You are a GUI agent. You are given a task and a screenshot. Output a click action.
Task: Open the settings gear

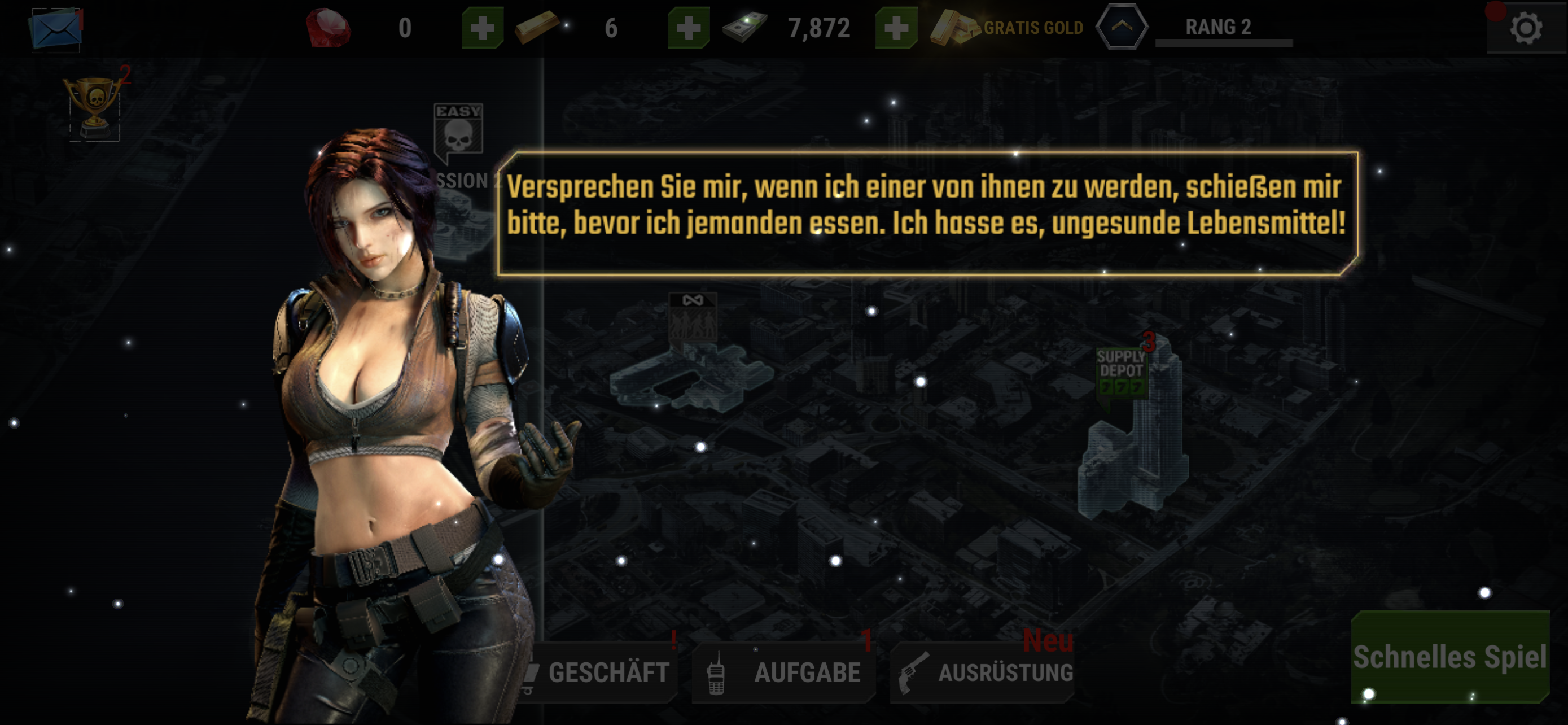click(1526, 28)
